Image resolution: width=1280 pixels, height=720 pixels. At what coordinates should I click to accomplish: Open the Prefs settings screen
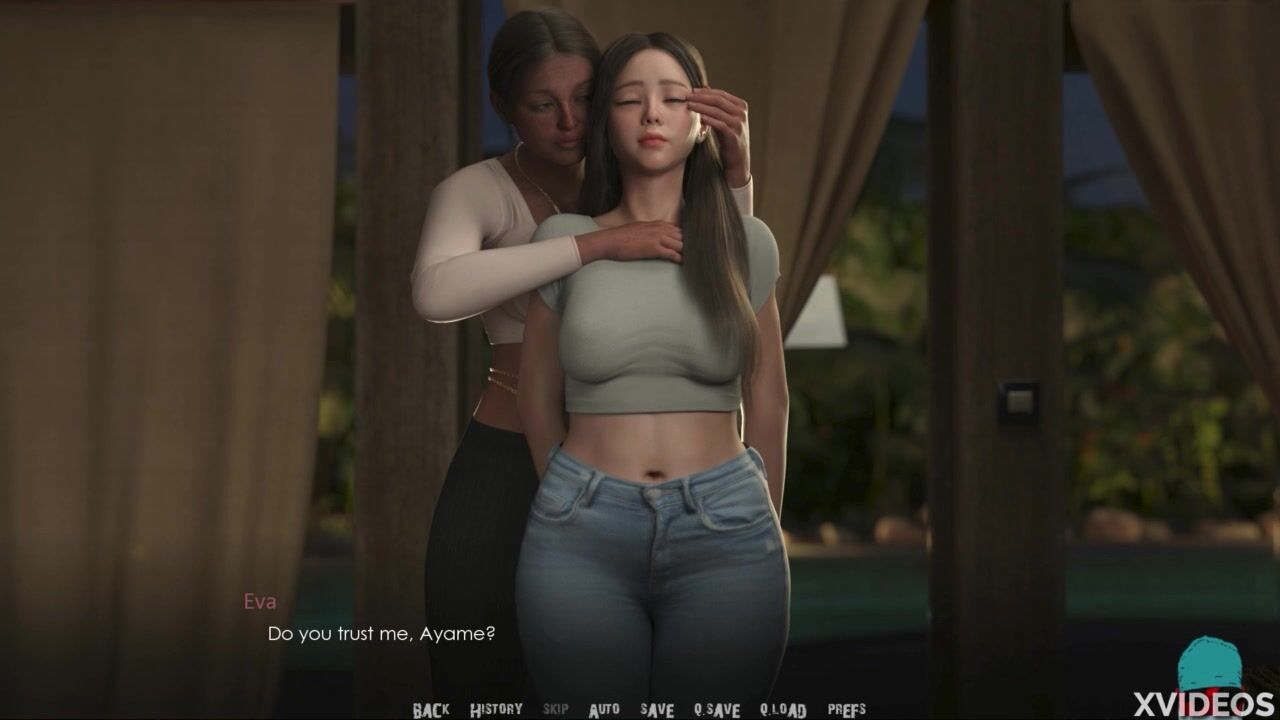(x=847, y=710)
